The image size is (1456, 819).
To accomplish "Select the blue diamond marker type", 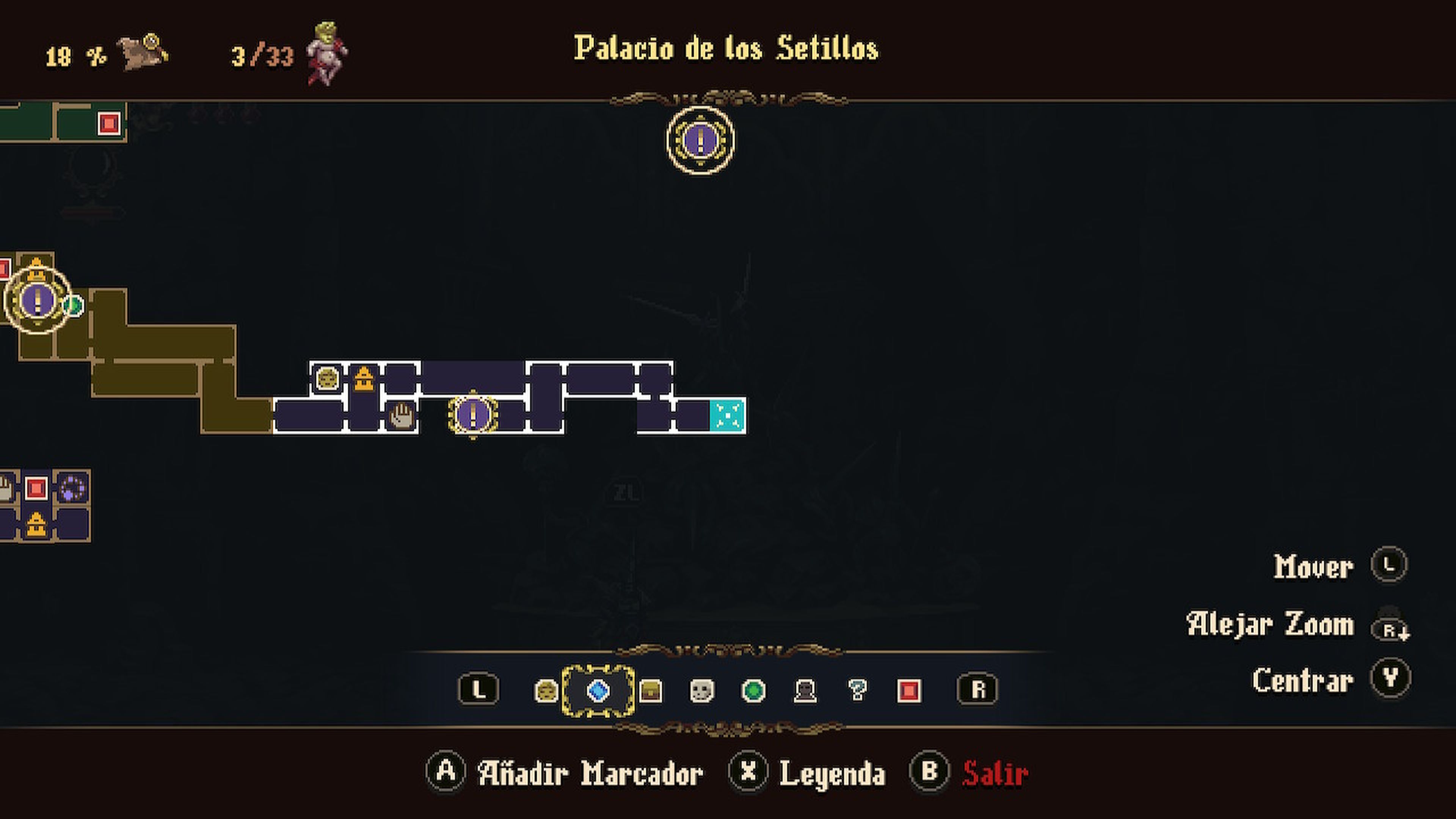I will [x=598, y=691].
